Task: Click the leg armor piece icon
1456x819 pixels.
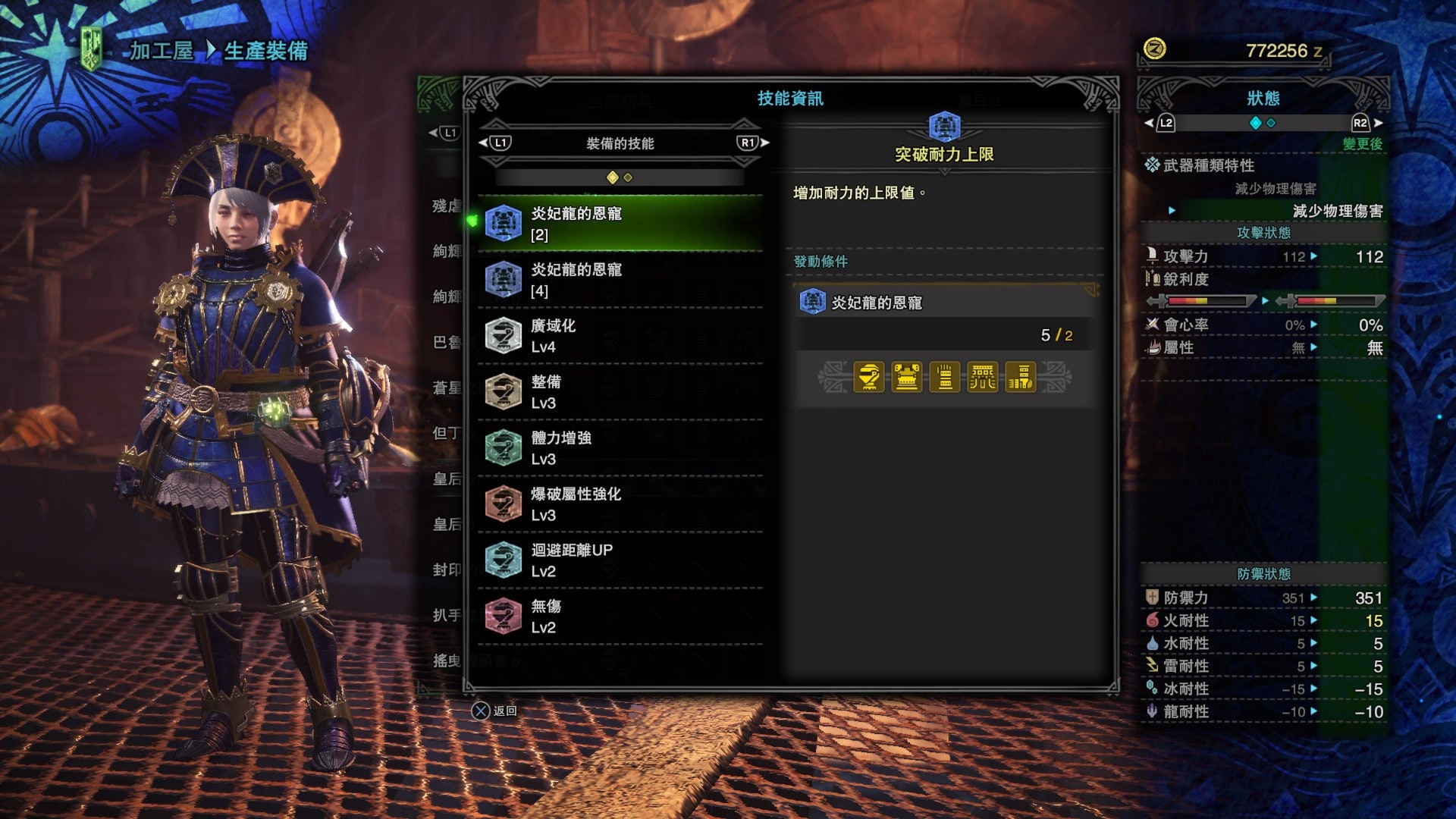Action: [x=1021, y=377]
